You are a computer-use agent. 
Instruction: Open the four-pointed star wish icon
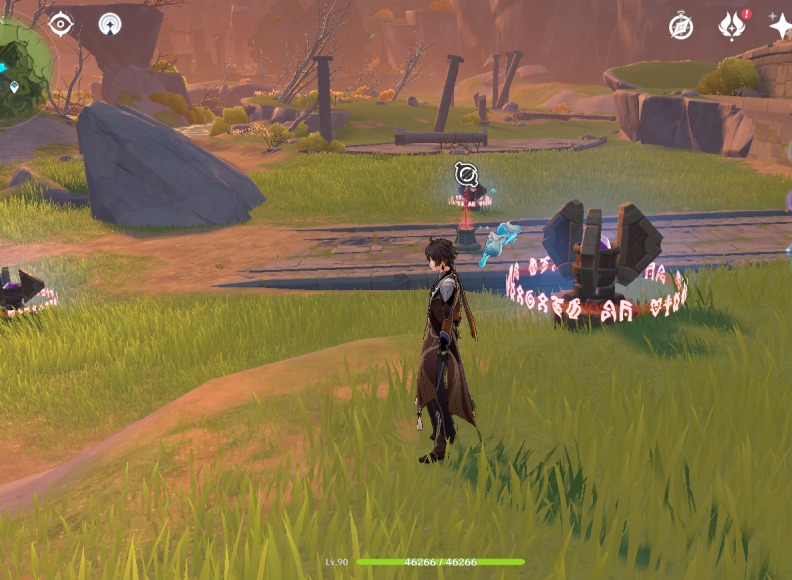(x=781, y=26)
